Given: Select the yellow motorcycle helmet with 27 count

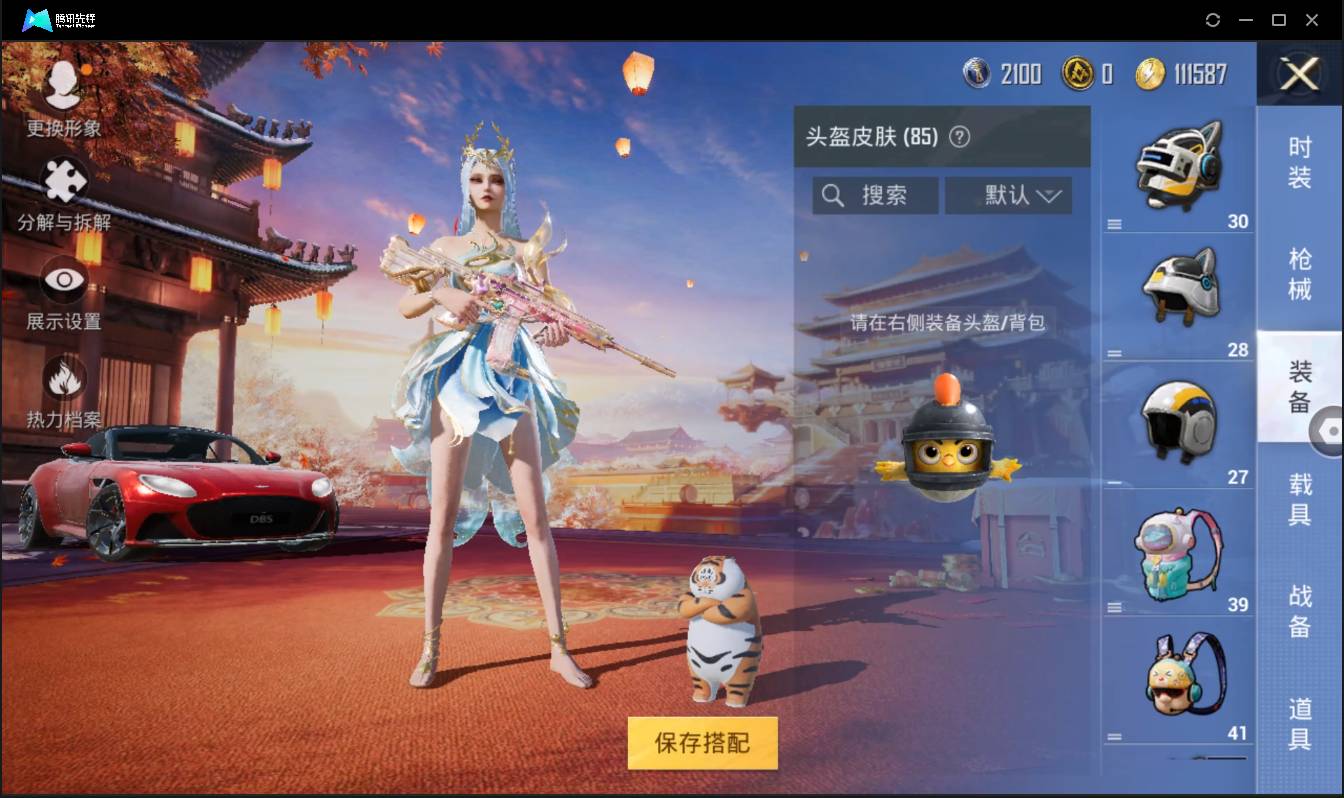Looking at the screenshot, I should (x=1178, y=420).
